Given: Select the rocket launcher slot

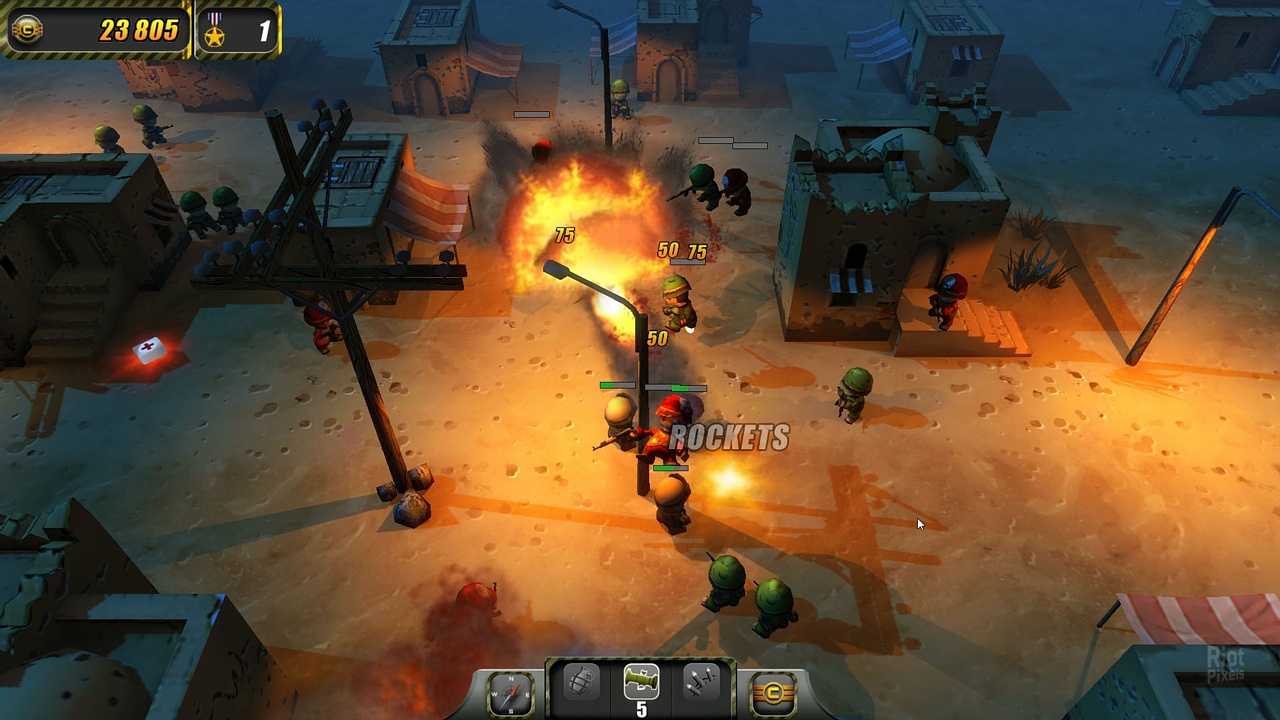Looking at the screenshot, I should coord(641,682).
